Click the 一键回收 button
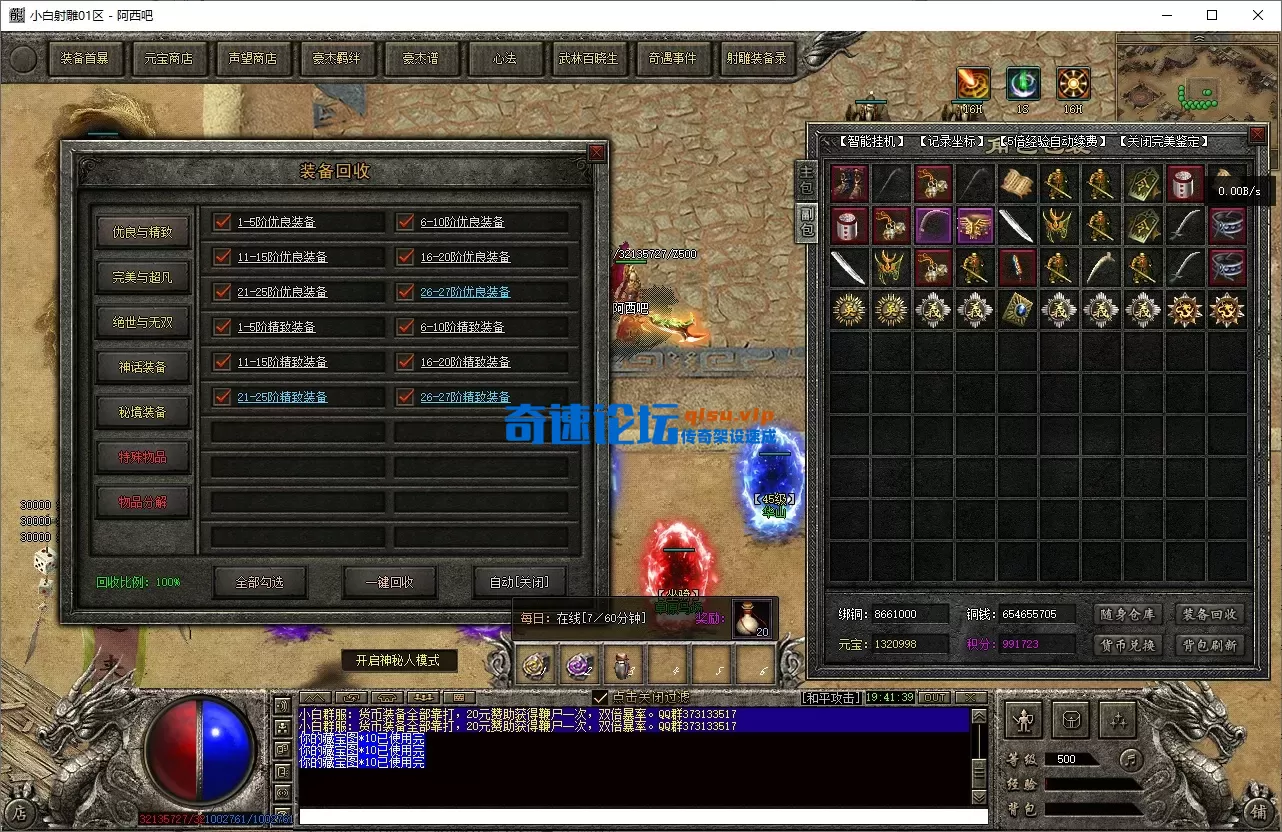This screenshot has height=832, width=1282. pyautogui.click(x=389, y=582)
